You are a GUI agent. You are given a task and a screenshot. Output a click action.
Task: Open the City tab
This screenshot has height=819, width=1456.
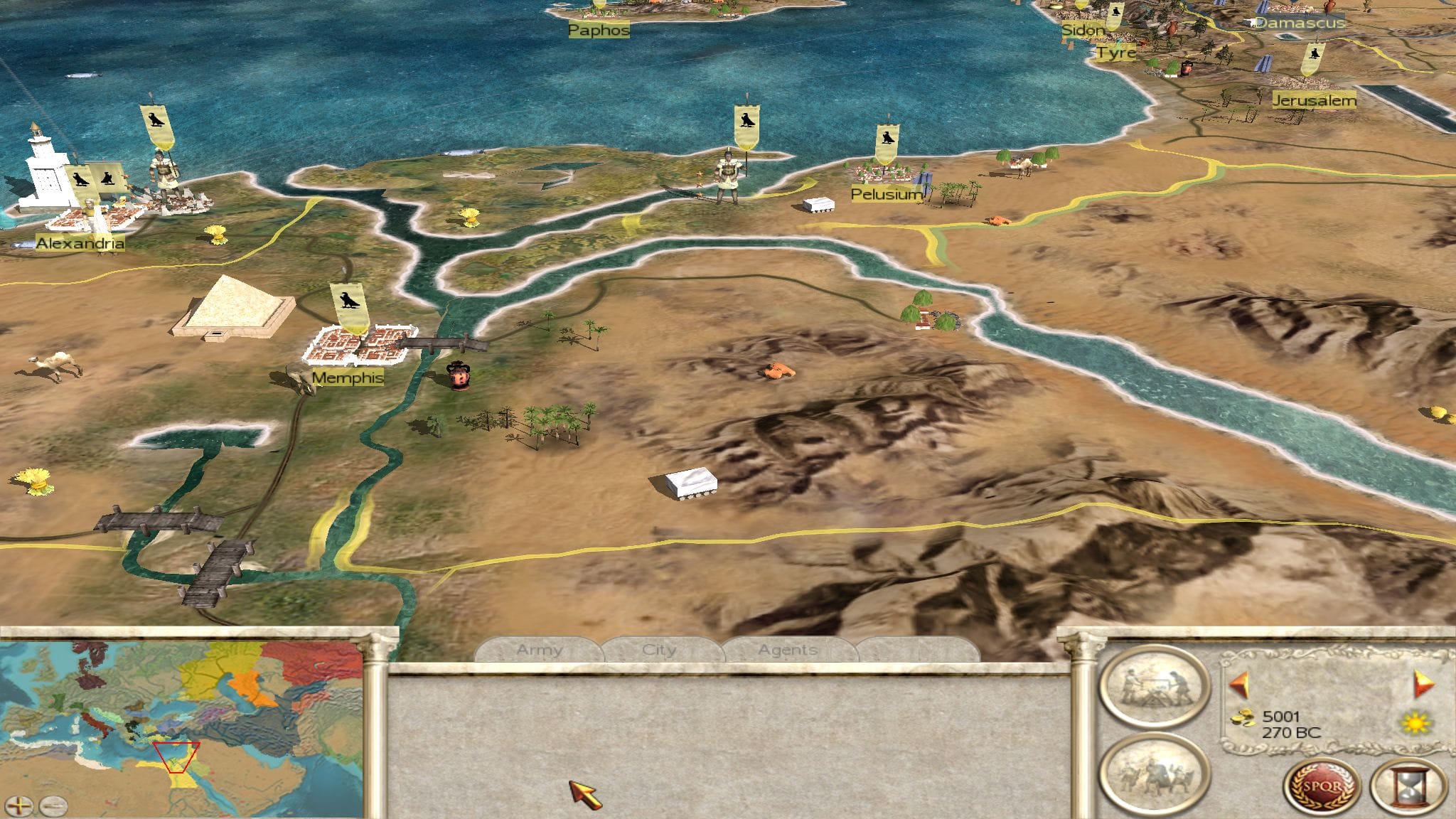[659, 650]
